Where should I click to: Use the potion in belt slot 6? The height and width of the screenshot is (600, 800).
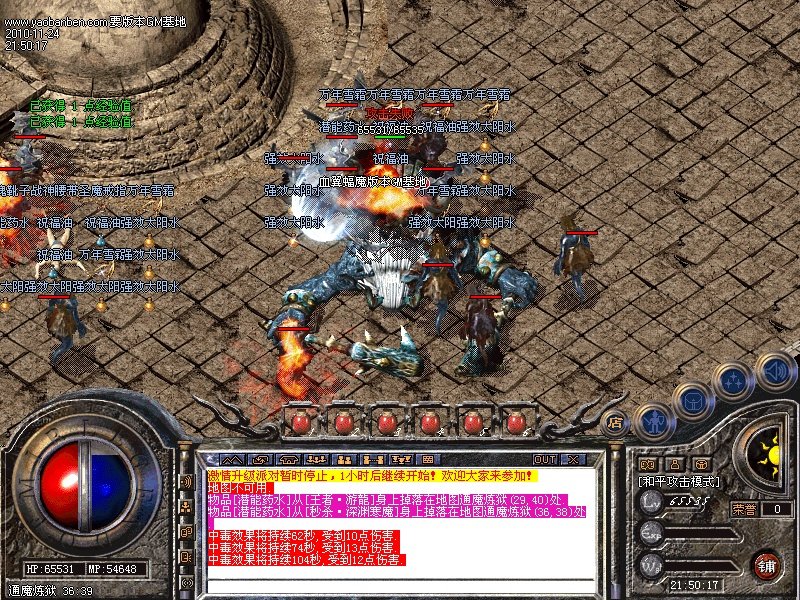point(516,422)
